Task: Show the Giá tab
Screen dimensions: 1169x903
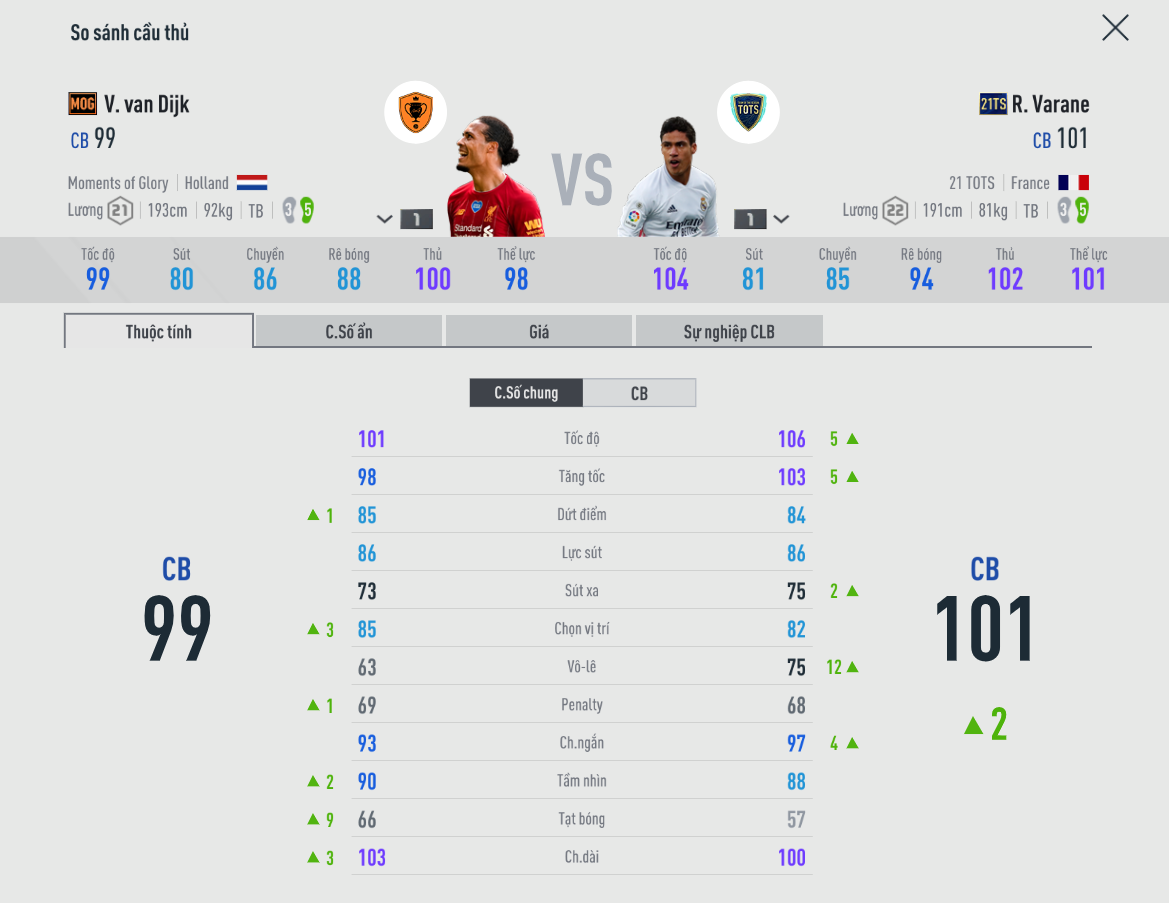Action: 539,332
